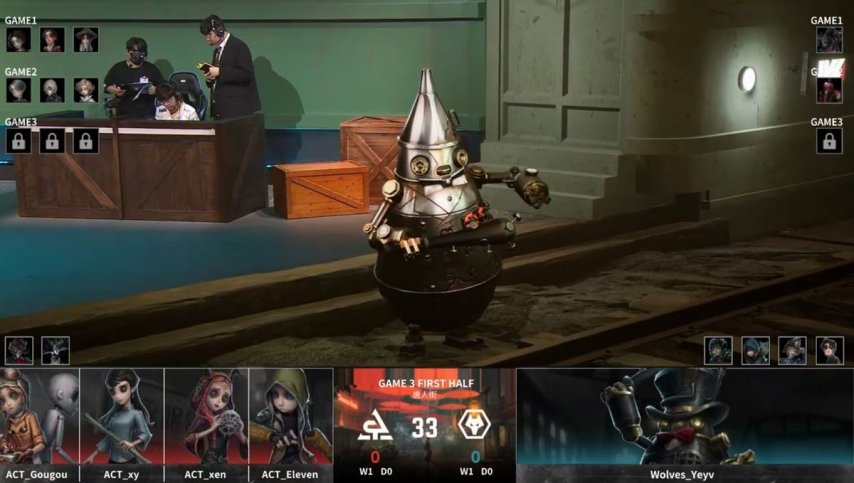The height and width of the screenshot is (483, 854).
Task: Choose ACT_xy's survivor portrait
Action: tap(123, 418)
